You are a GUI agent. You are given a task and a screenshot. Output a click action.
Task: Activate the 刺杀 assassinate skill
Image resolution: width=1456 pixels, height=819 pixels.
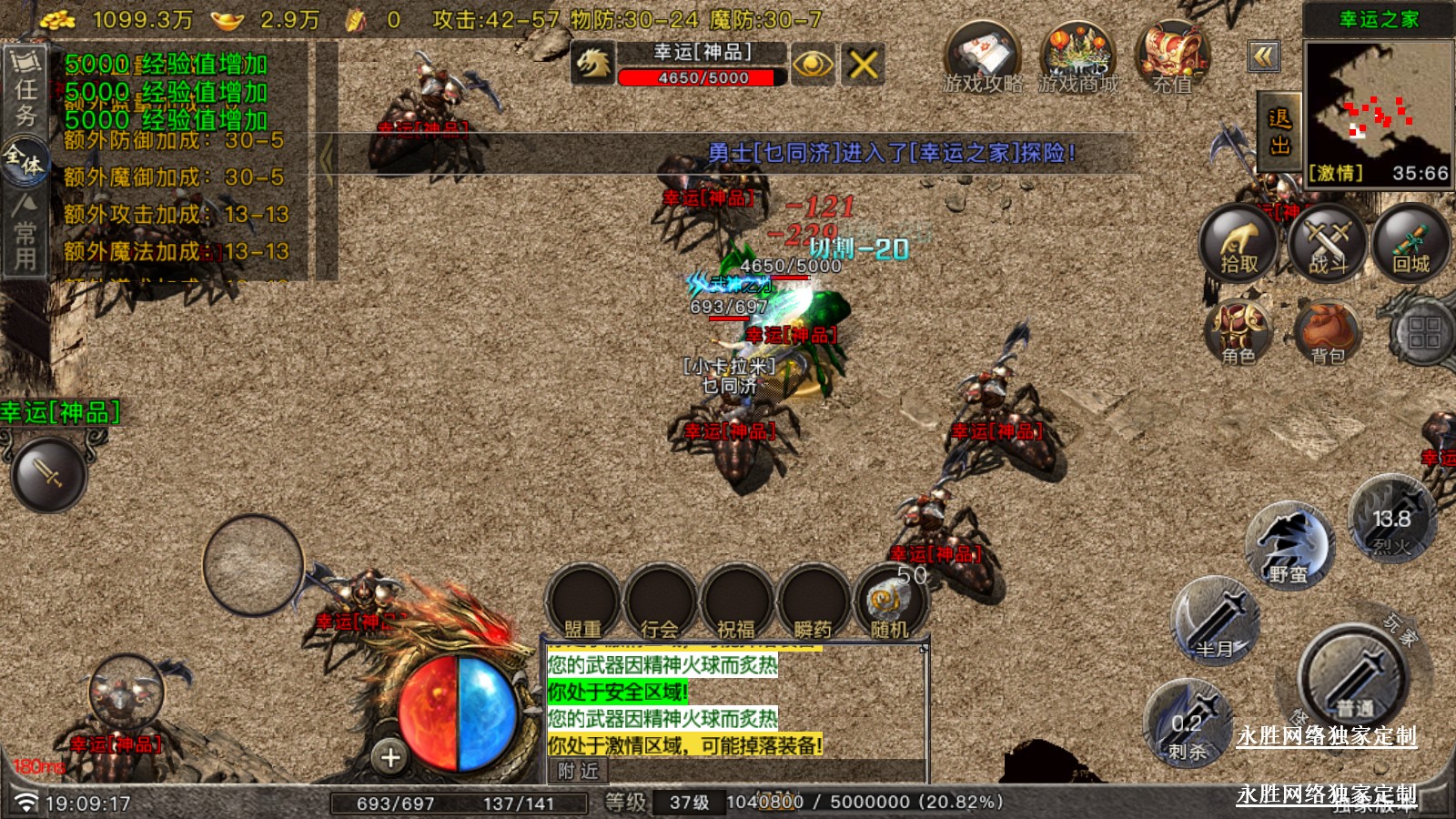click(x=1188, y=725)
